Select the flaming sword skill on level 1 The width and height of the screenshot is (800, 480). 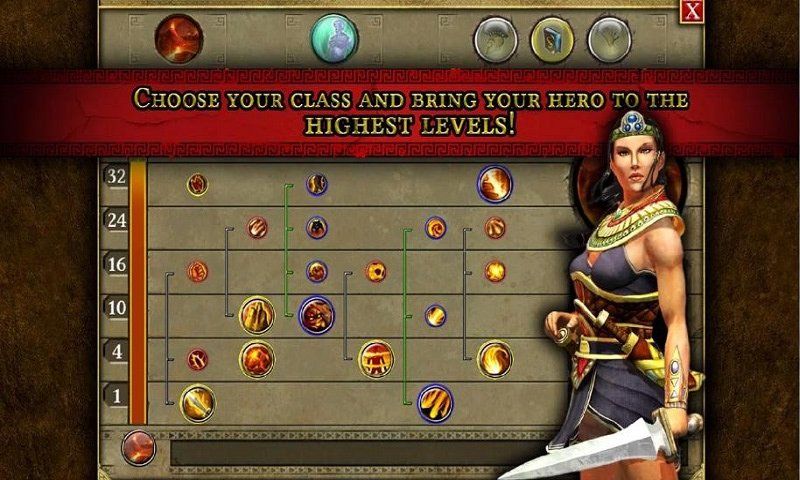pyautogui.click(x=197, y=402)
